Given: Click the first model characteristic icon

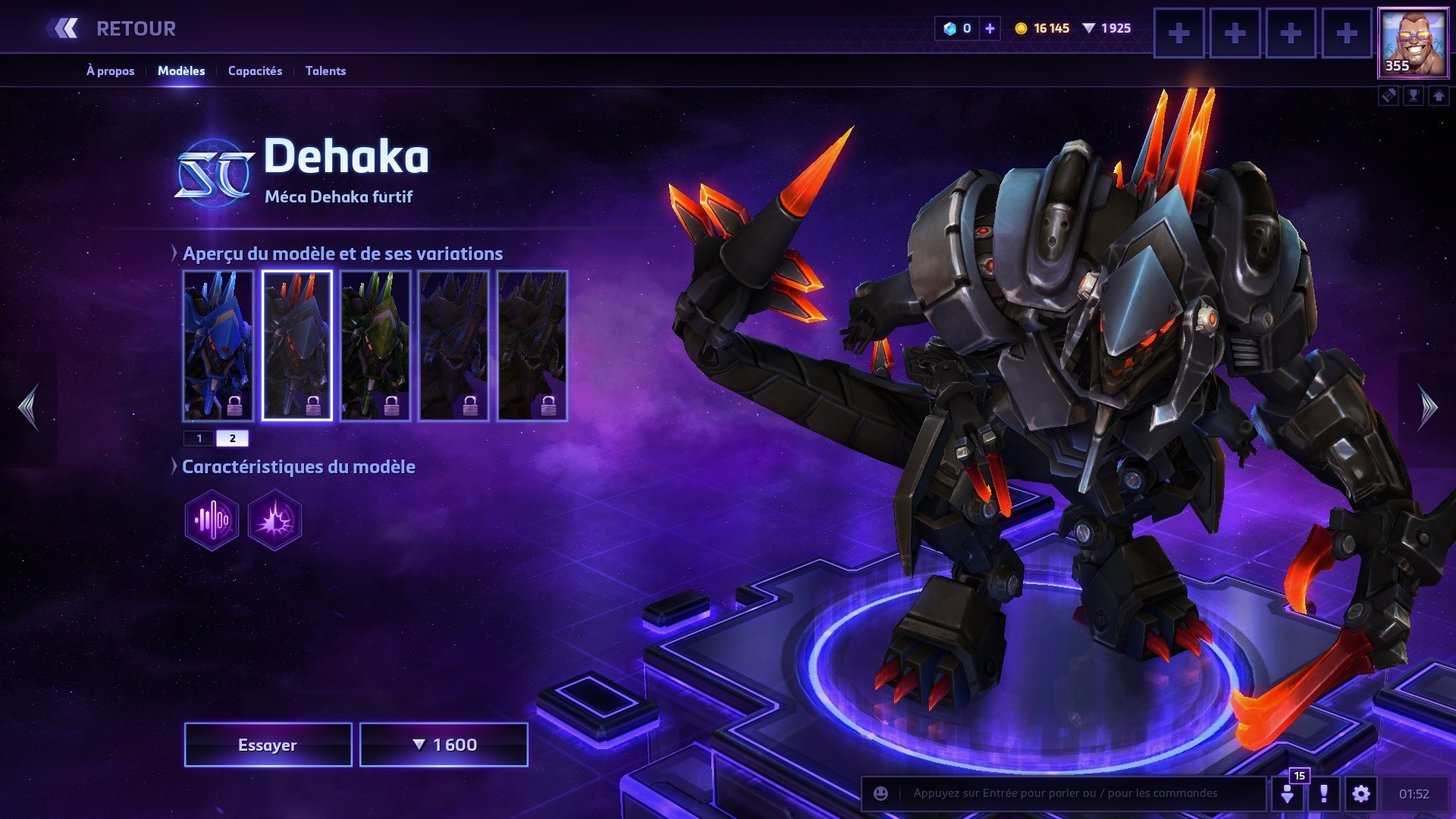Looking at the screenshot, I should pyautogui.click(x=212, y=519).
